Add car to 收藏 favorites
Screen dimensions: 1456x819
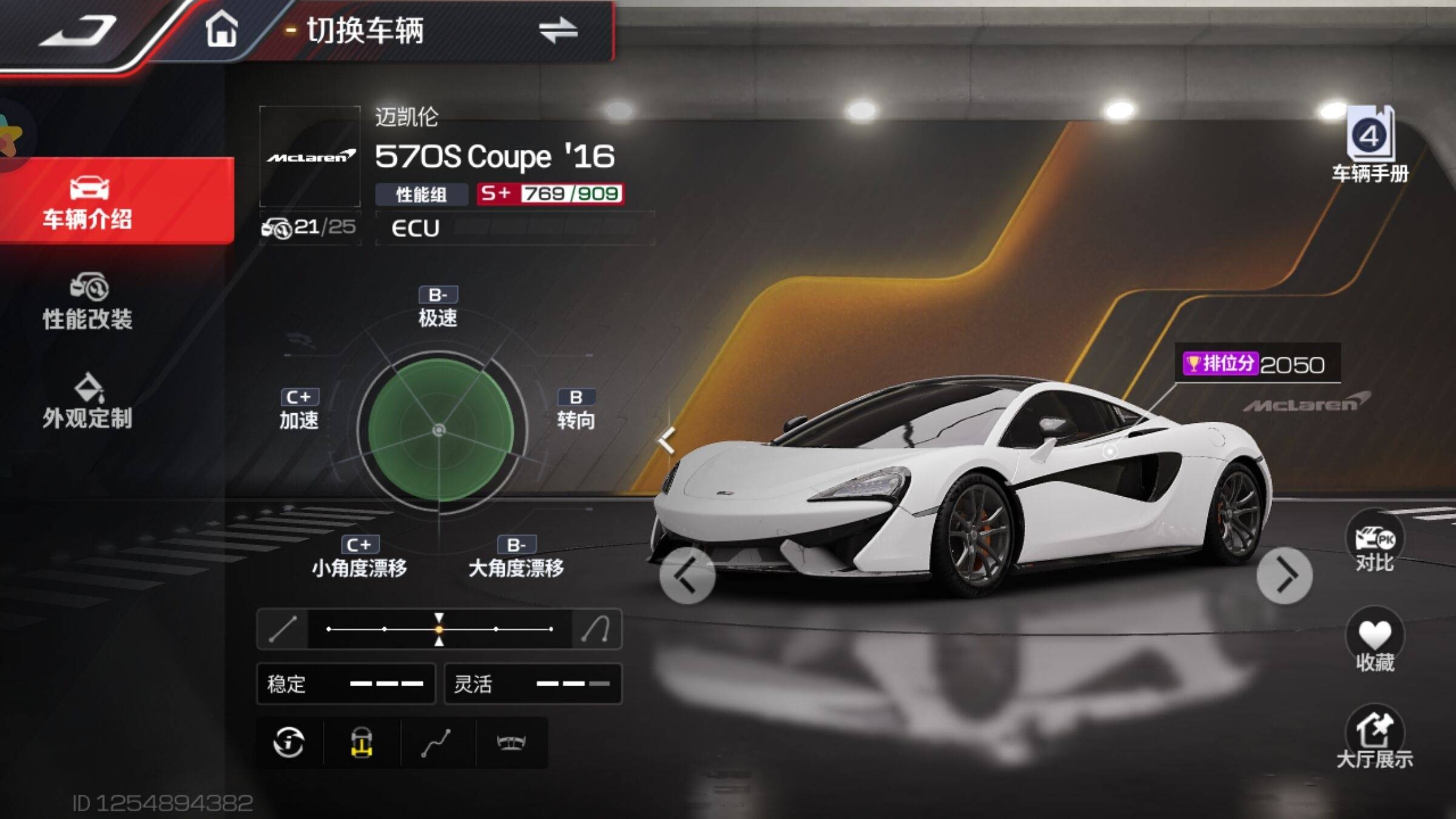click(x=1375, y=641)
